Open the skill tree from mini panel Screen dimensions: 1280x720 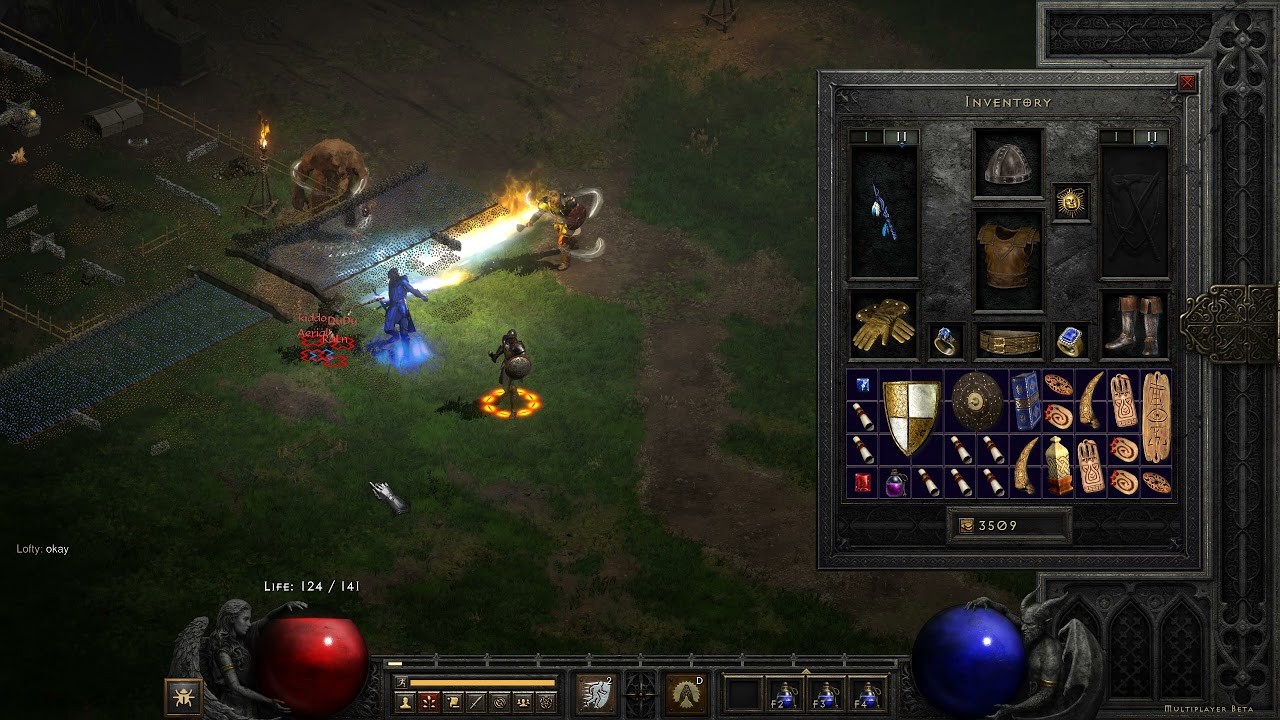click(429, 702)
